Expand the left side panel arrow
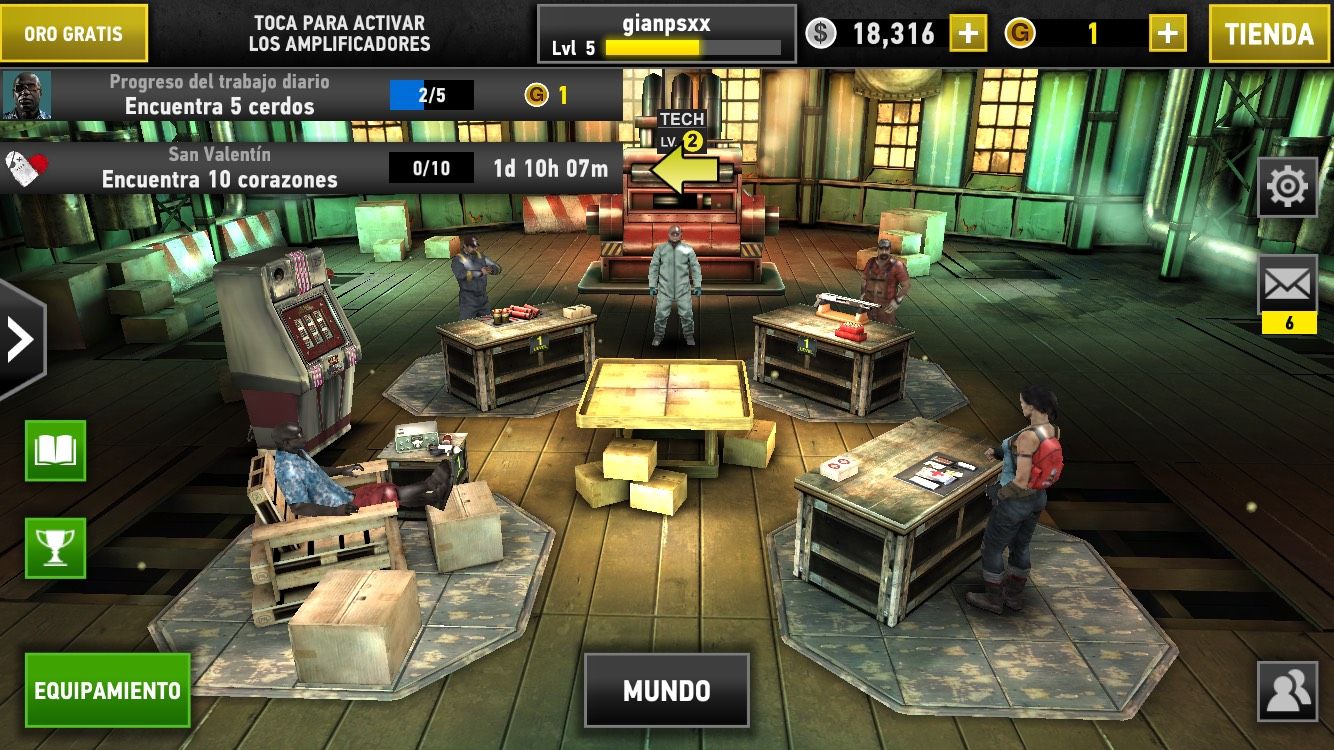The height and width of the screenshot is (750, 1334). [20, 340]
